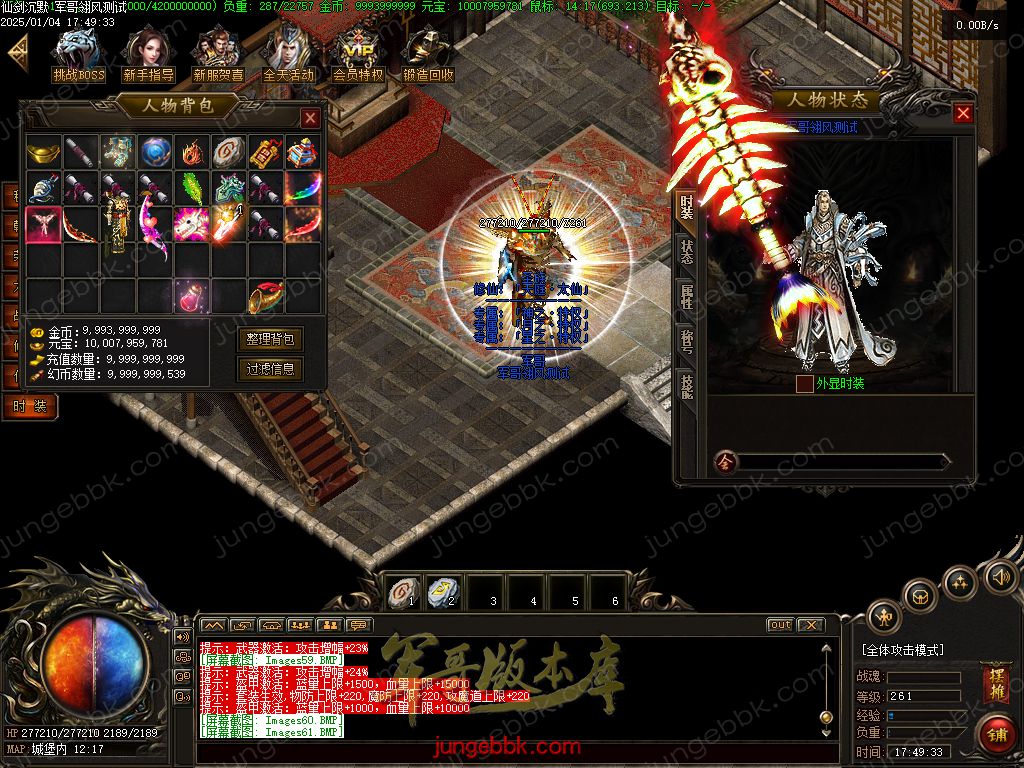
Task: Use the rune stone in hotbar slot 1
Action: pyautogui.click(x=402, y=592)
